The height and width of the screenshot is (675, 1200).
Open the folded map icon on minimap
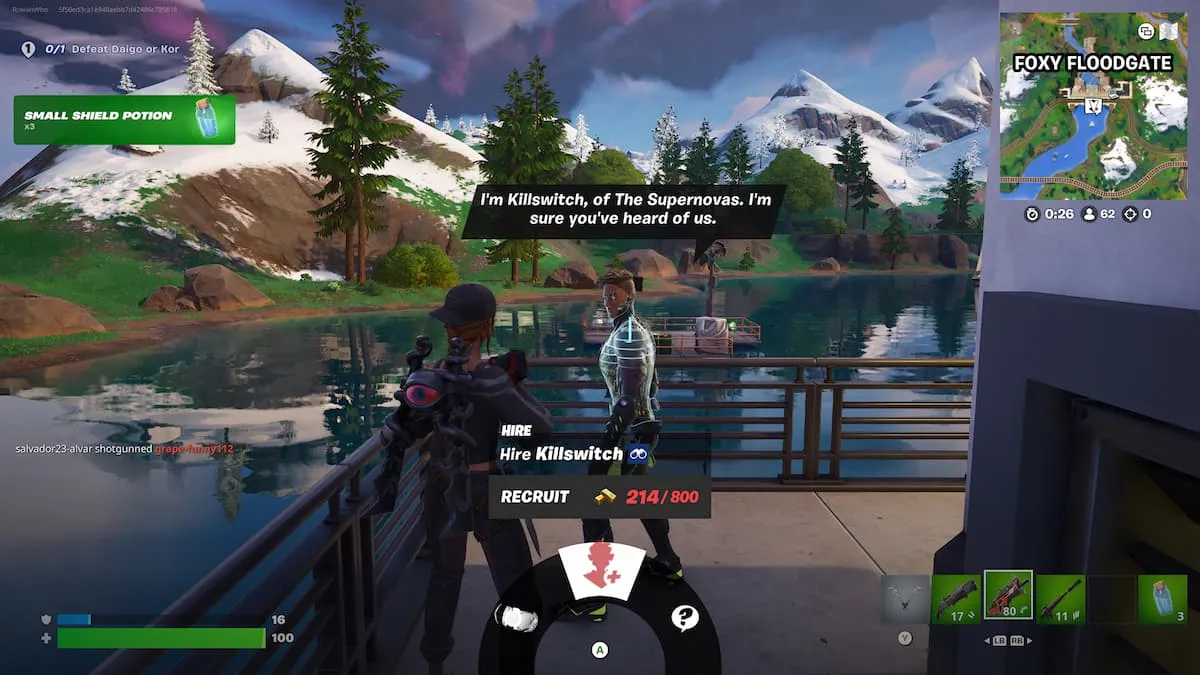pyautogui.click(x=1170, y=31)
